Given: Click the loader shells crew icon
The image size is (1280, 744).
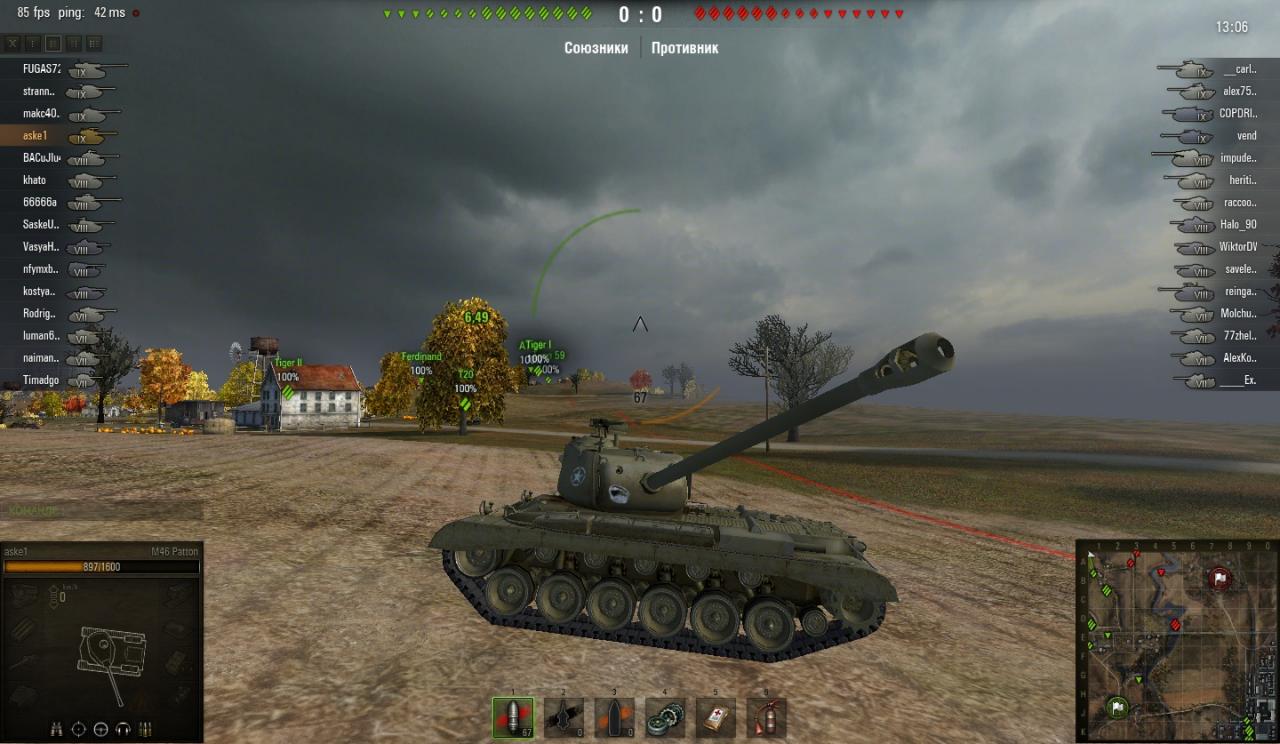Looking at the screenshot, I should click(x=146, y=729).
